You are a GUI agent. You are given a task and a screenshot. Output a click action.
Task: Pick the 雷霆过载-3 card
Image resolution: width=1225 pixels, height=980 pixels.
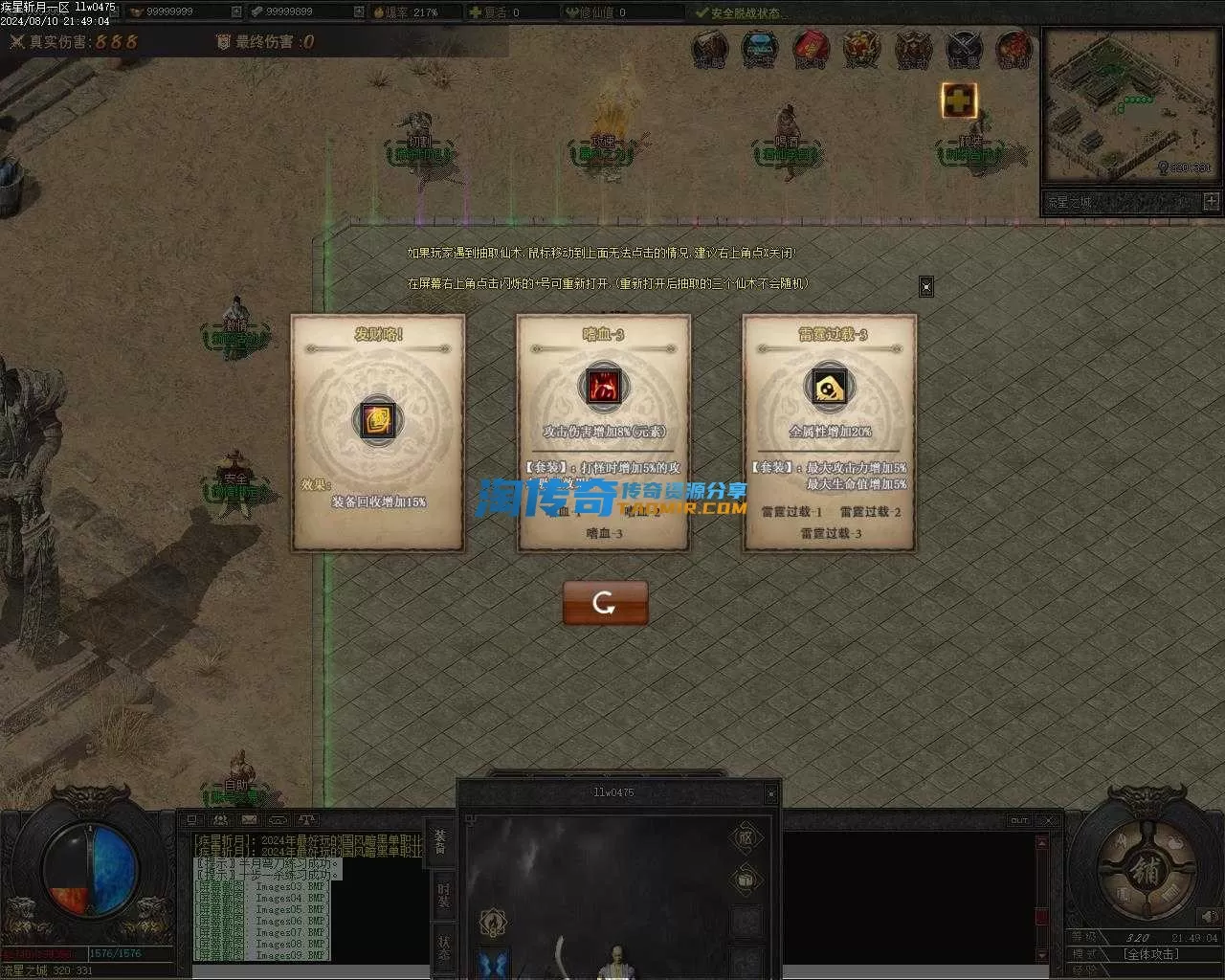829,433
